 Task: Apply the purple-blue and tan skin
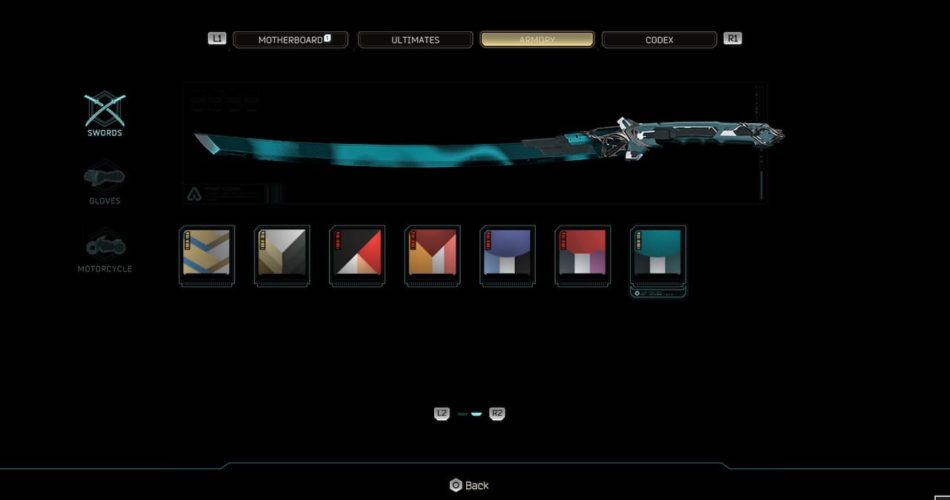point(507,255)
